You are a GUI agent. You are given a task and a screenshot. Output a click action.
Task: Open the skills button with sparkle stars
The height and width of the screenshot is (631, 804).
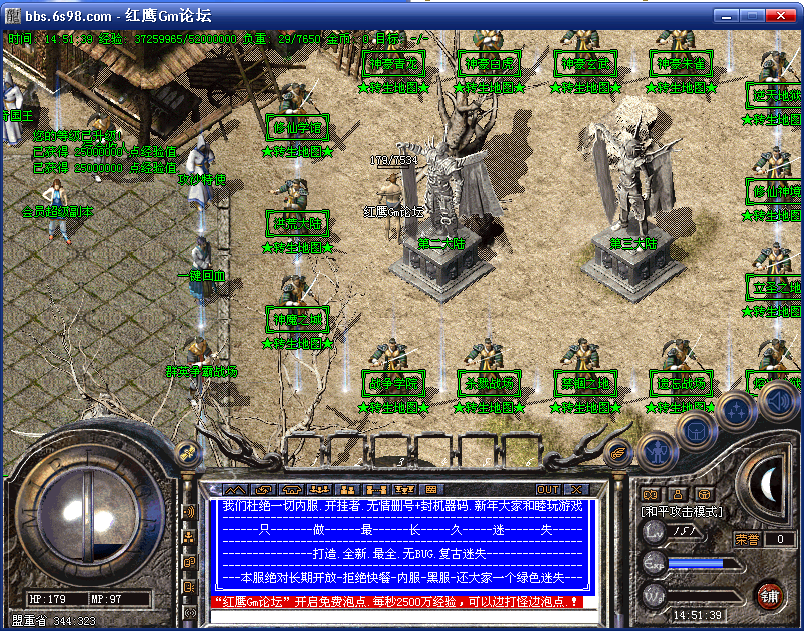(735, 410)
